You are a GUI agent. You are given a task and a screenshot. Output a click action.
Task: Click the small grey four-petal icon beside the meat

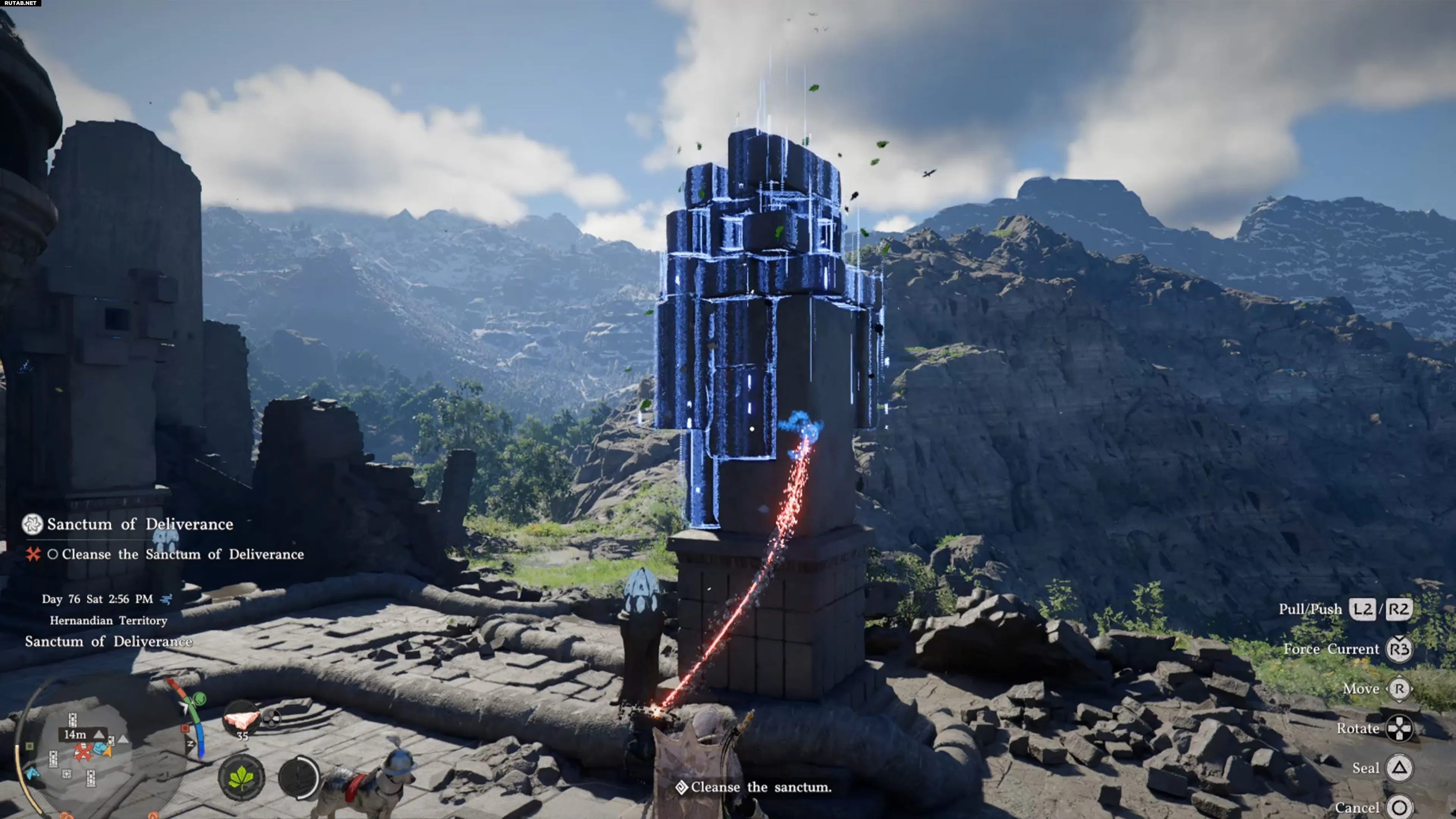tap(272, 719)
